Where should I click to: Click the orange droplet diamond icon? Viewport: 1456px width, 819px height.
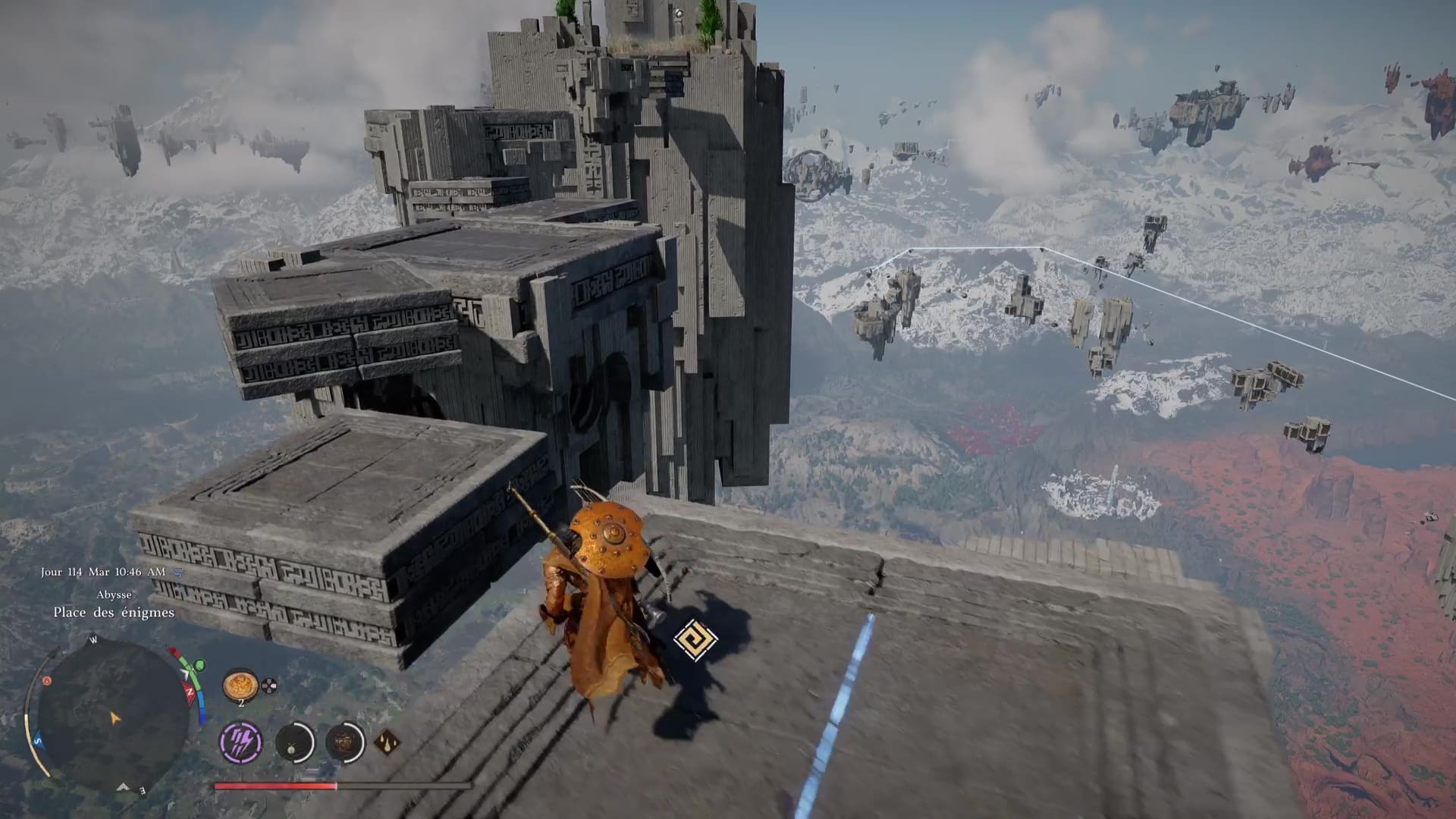coord(387,742)
